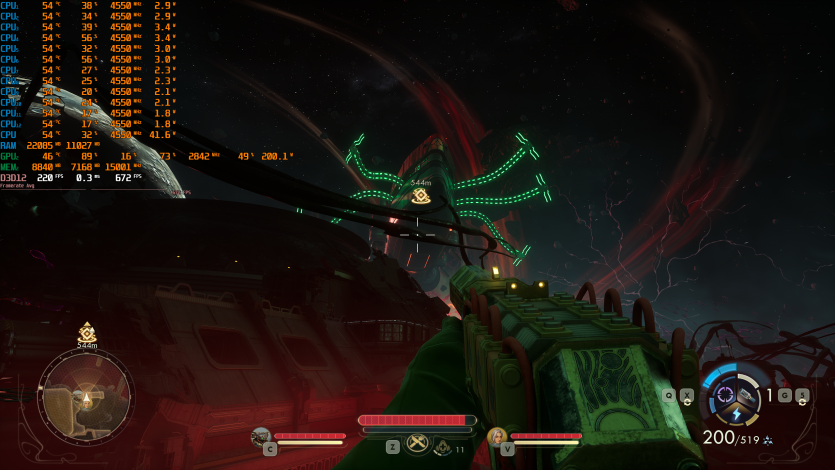This screenshot has height=470, width=835.
Task: Activate the purple crosshair ability
Action: 726,394
